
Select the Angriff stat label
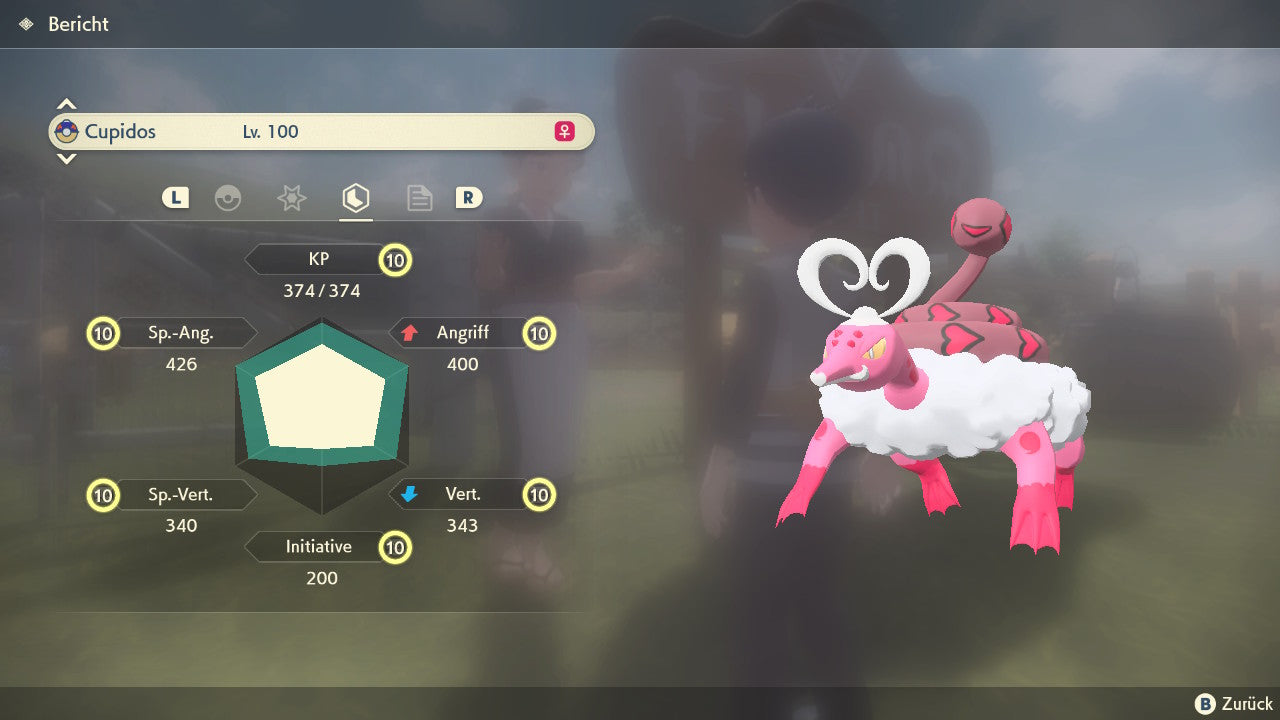pyautogui.click(x=461, y=333)
